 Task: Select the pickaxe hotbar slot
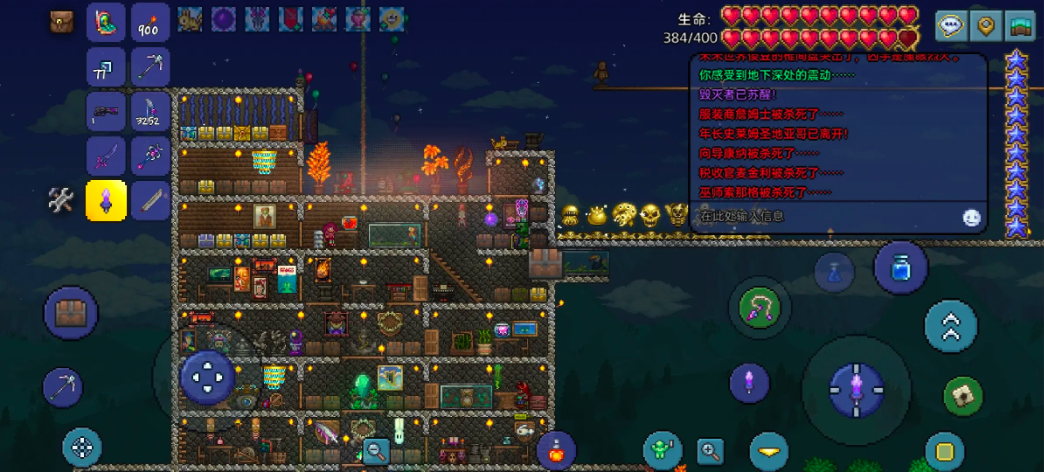pyautogui.click(x=149, y=67)
